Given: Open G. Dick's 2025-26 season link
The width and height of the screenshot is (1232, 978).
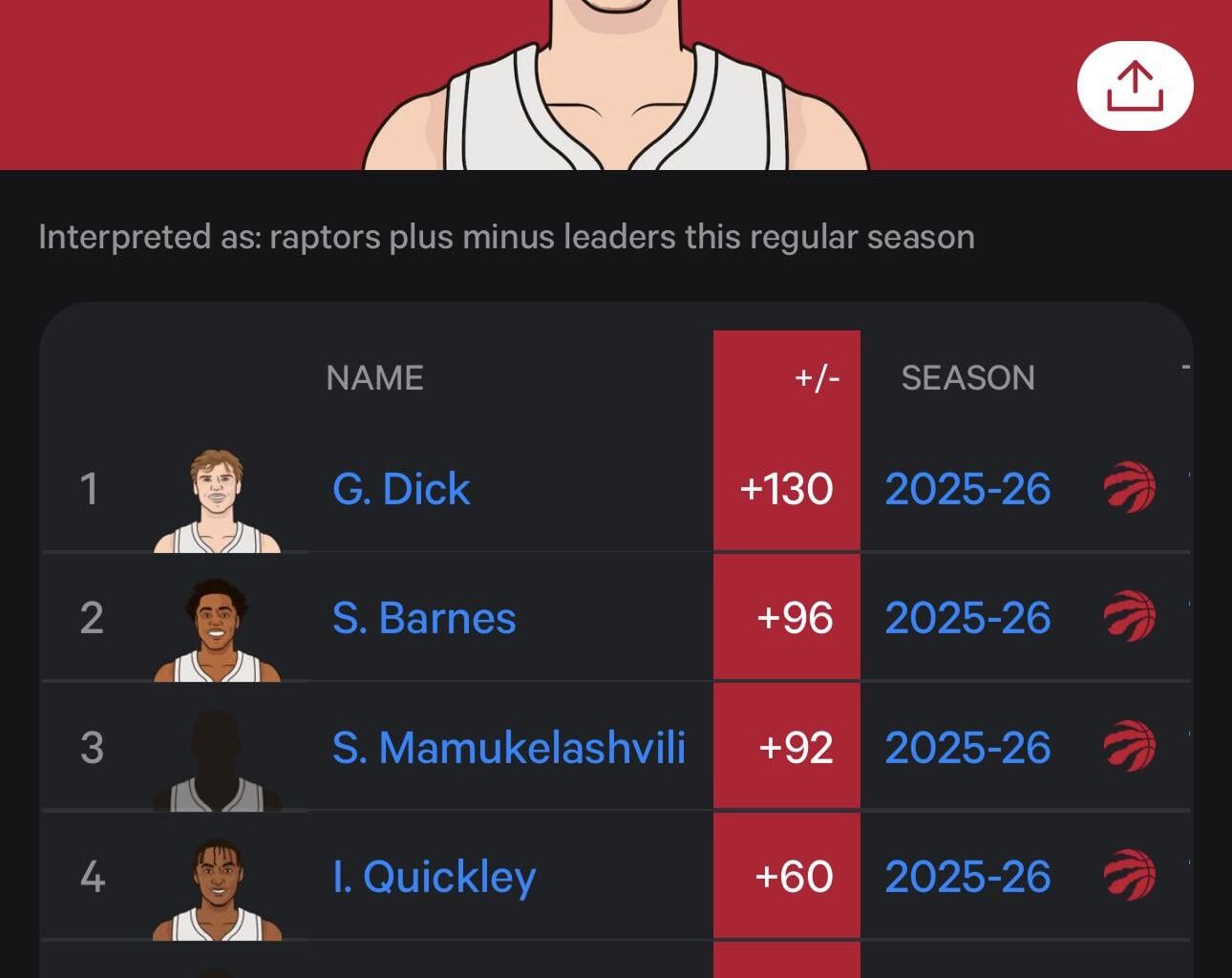Looking at the screenshot, I should coord(967,489).
